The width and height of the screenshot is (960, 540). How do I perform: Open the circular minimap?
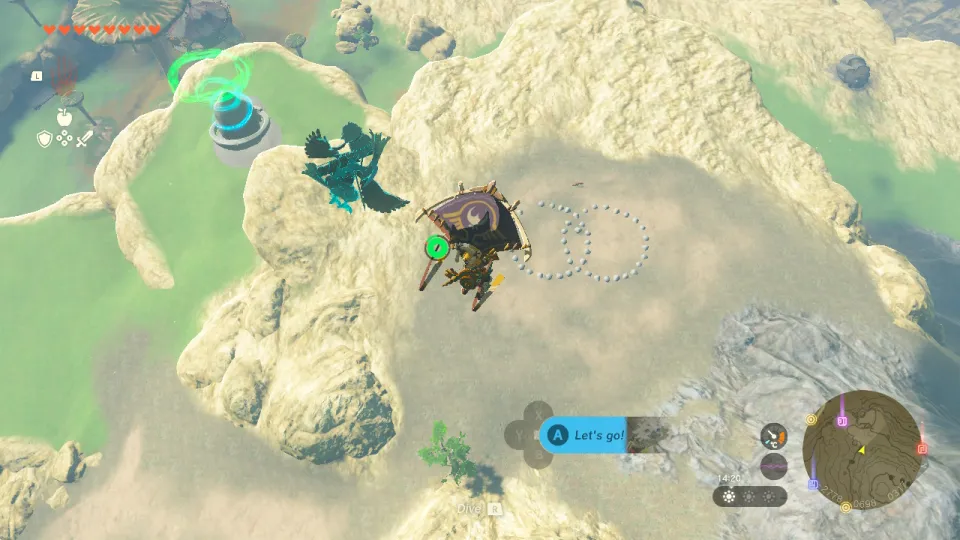(x=863, y=447)
